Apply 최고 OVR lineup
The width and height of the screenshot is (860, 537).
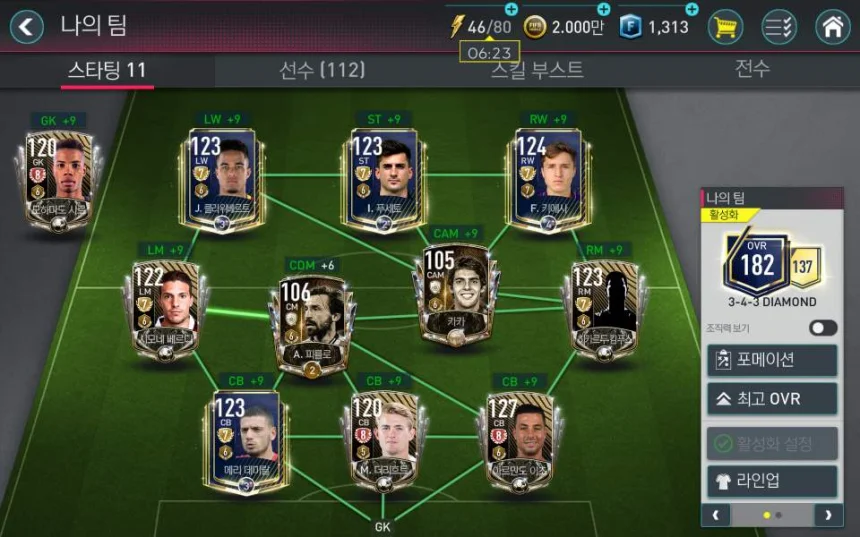coord(771,400)
